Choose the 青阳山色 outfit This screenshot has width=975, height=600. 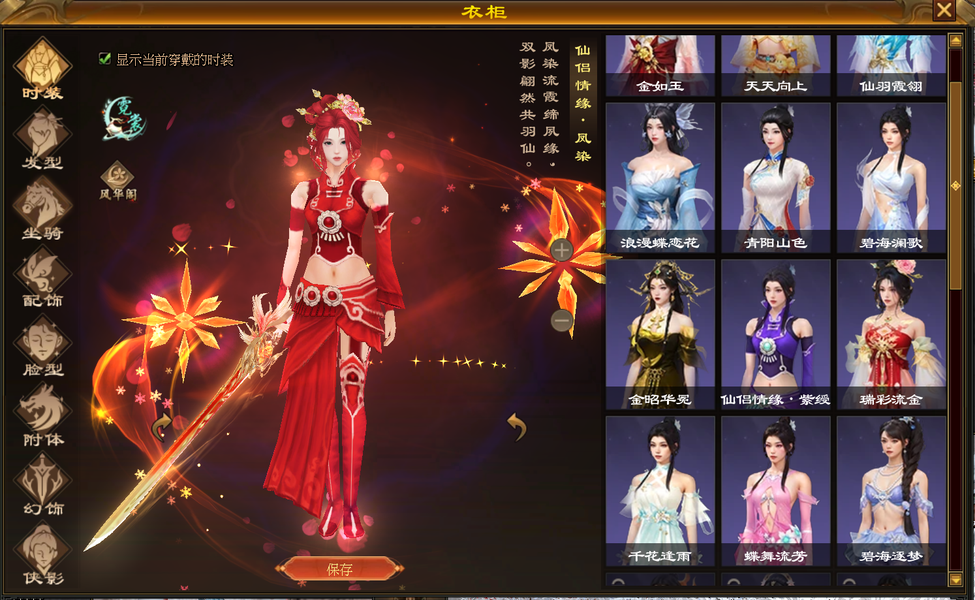click(776, 177)
